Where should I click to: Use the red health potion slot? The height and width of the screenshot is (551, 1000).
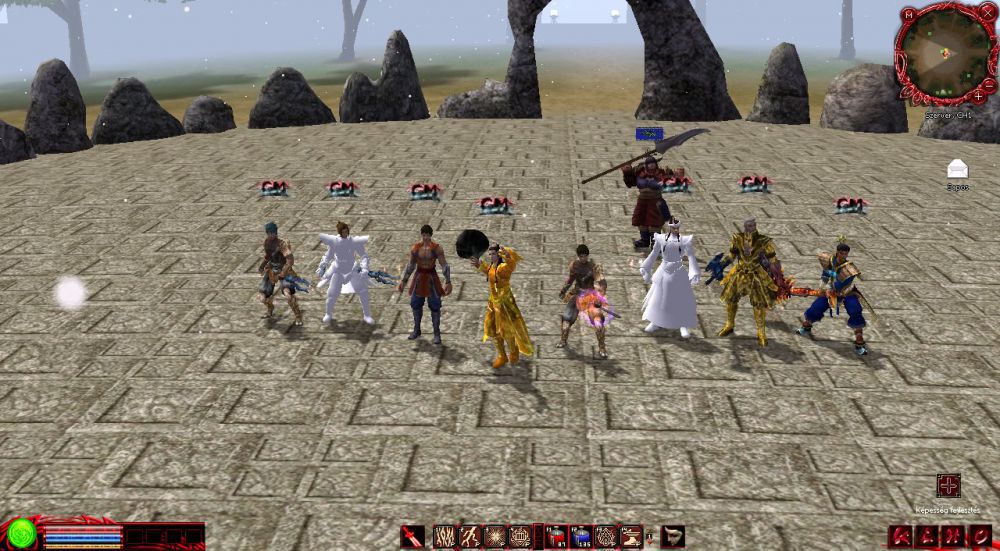pos(558,537)
